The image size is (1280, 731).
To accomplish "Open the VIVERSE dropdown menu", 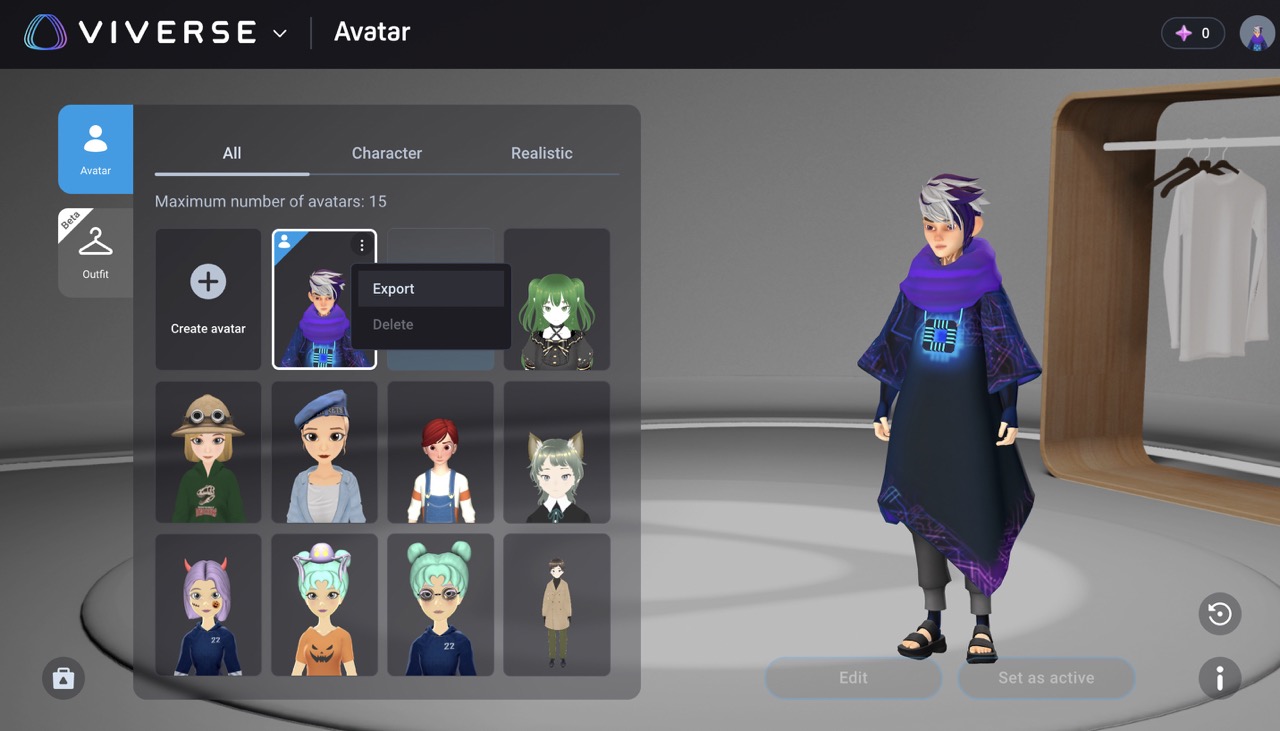I will (x=280, y=33).
